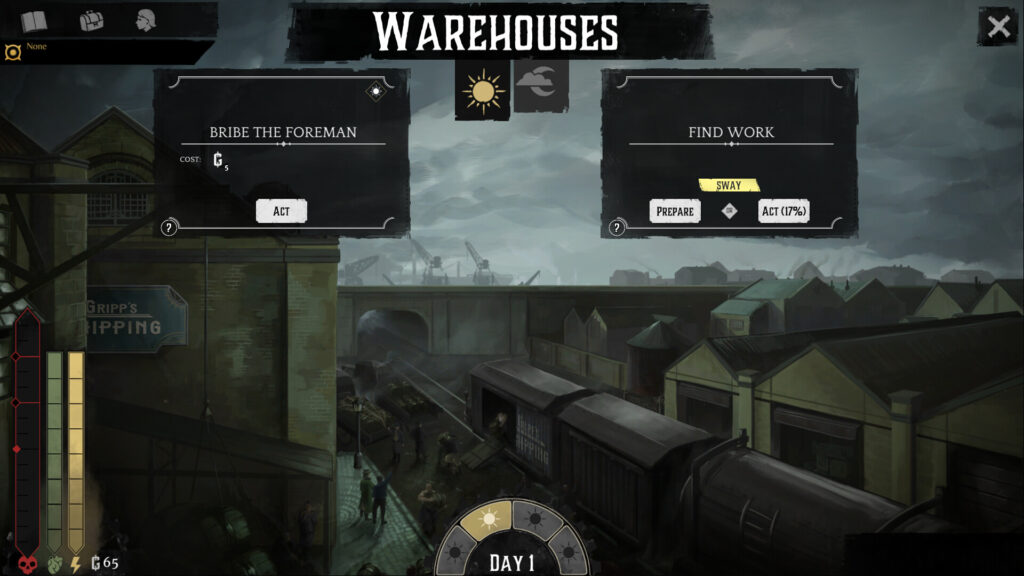Attempt Find Work with Act (17%)
Screen dimensions: 1024x576
[783, 211]
